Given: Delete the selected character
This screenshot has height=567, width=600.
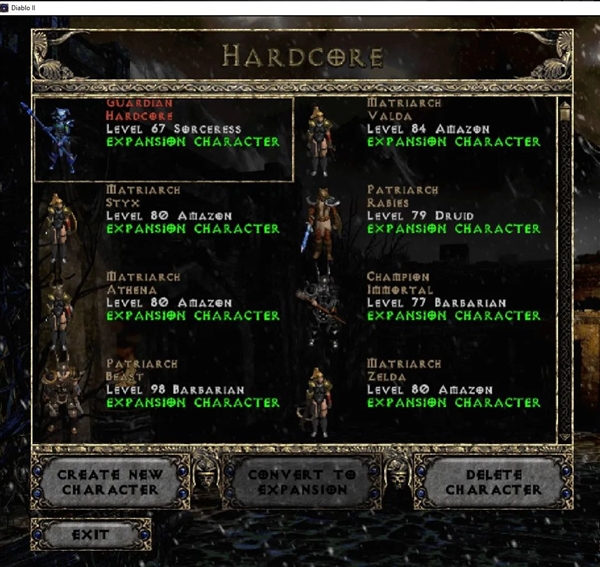Looking at the screenshot, I should (x=493, y=481).
